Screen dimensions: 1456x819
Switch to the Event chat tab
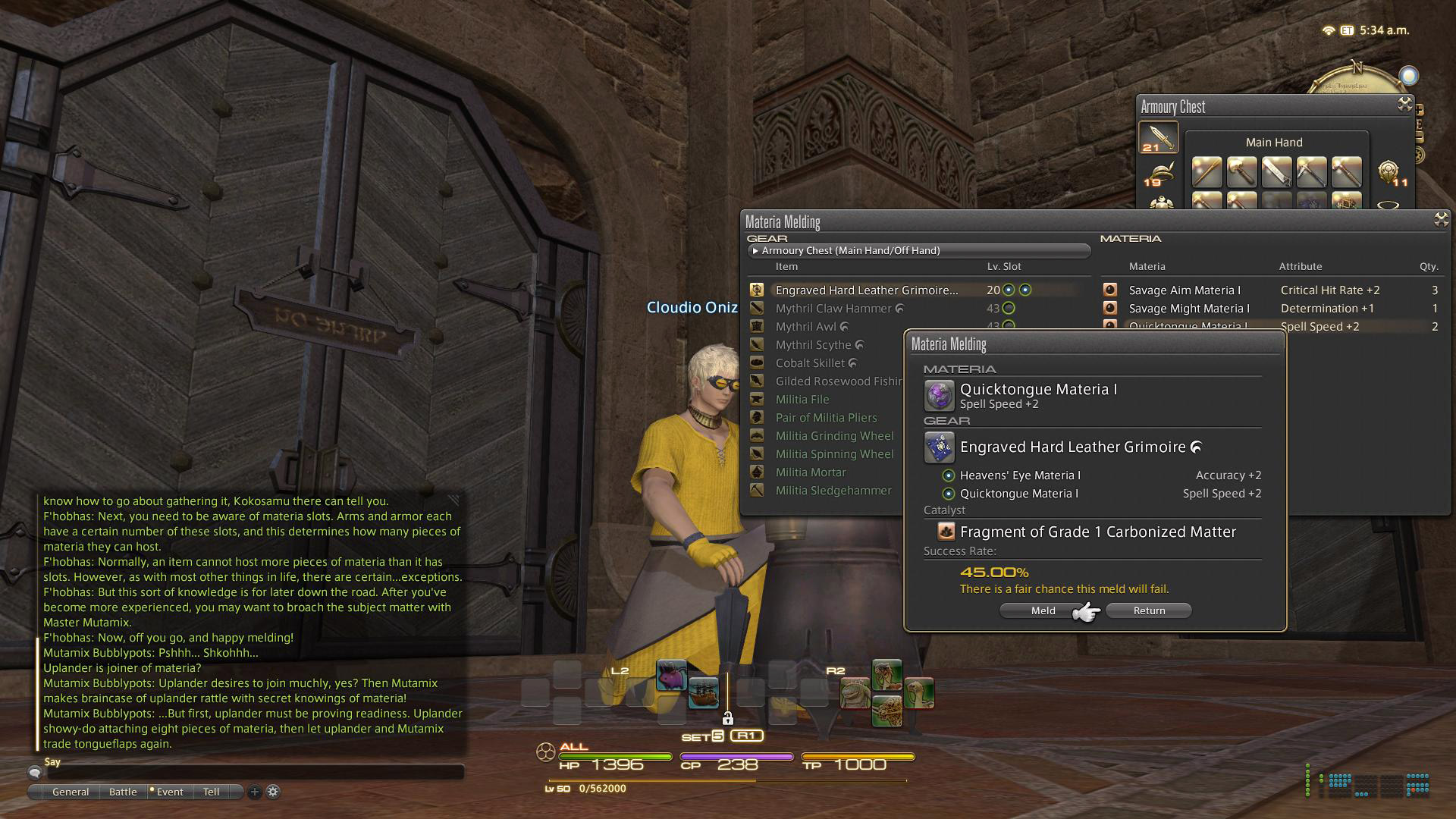[170, 792]
